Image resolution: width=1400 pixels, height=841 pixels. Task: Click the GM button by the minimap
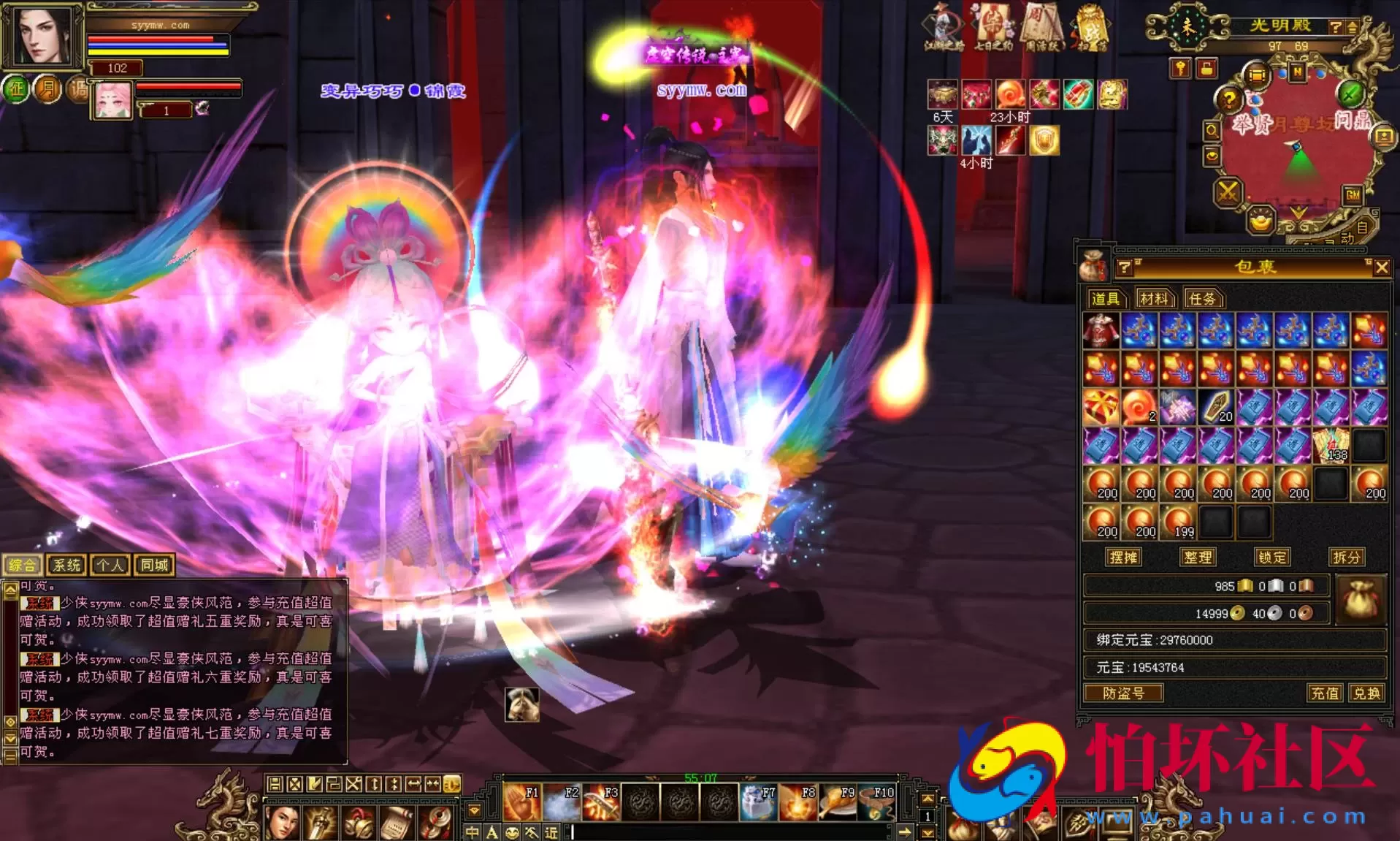coord(1353,195)
